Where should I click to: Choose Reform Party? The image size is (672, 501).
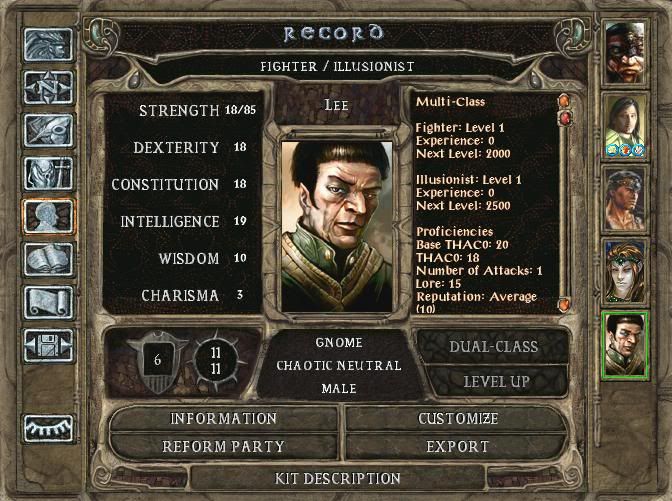[223, 446]
